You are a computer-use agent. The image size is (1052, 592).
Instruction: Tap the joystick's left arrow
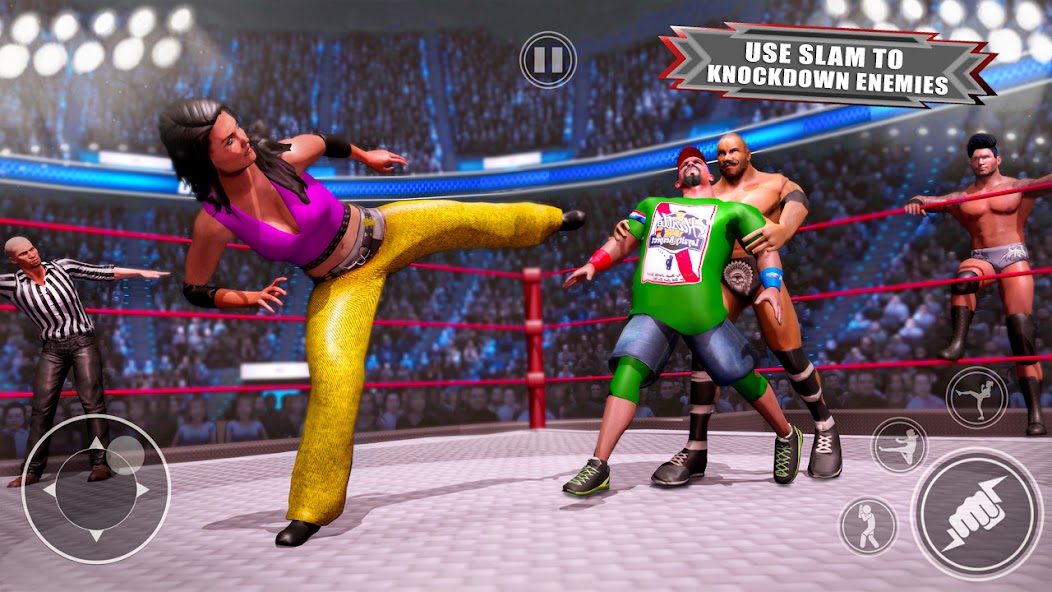(50, 490)
